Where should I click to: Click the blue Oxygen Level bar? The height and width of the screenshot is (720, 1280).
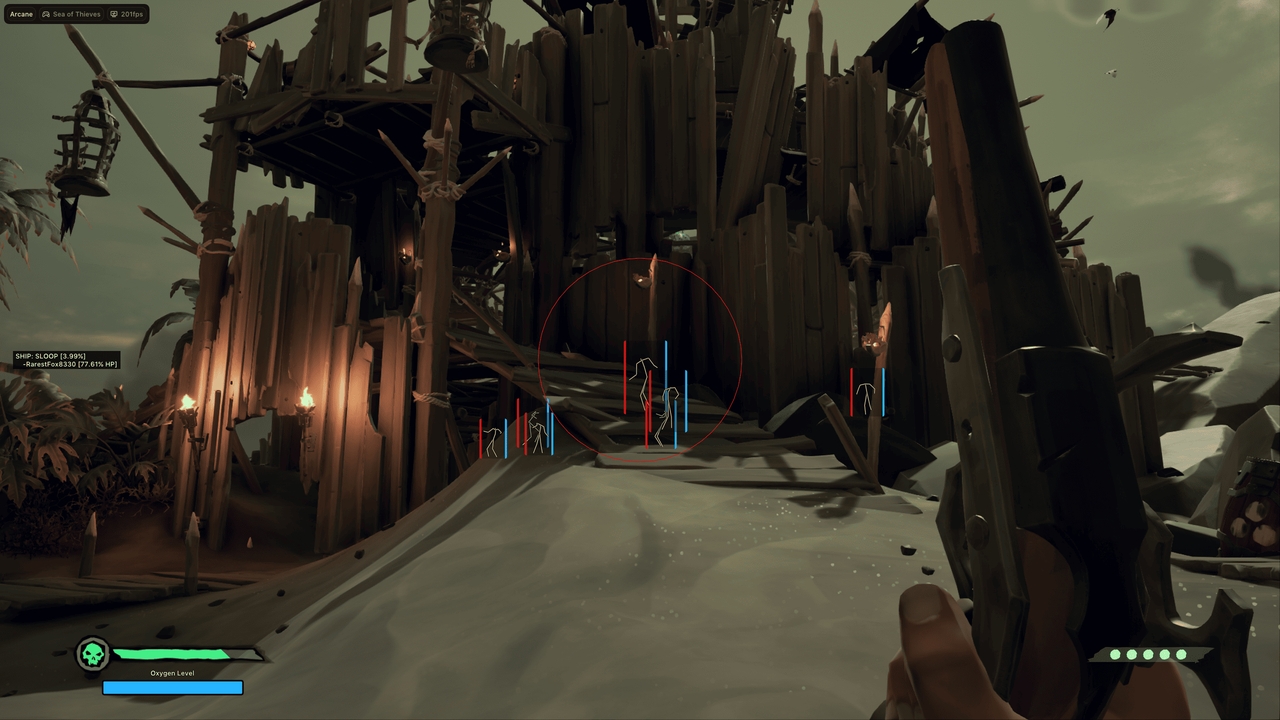click(x=172, y=687)
